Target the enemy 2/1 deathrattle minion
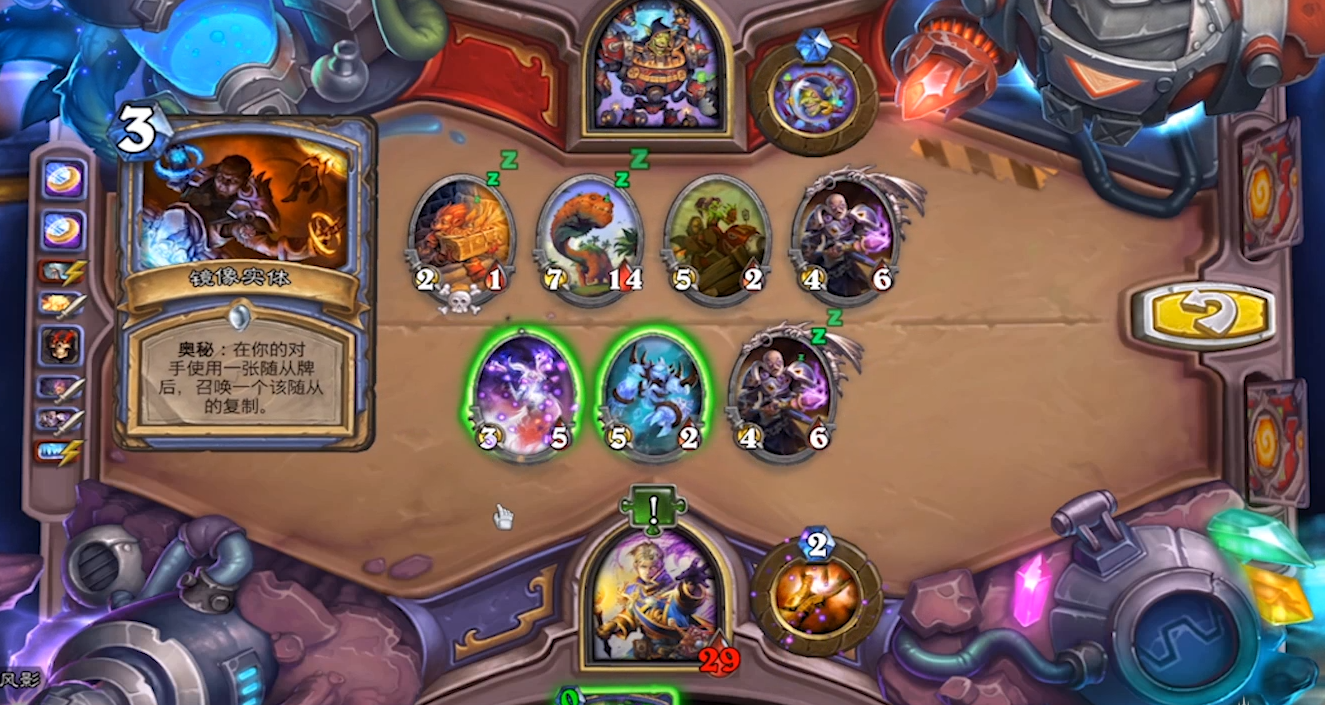This screenshot has width=1325, height=705. pyautogui.click(x=459, y=238)
